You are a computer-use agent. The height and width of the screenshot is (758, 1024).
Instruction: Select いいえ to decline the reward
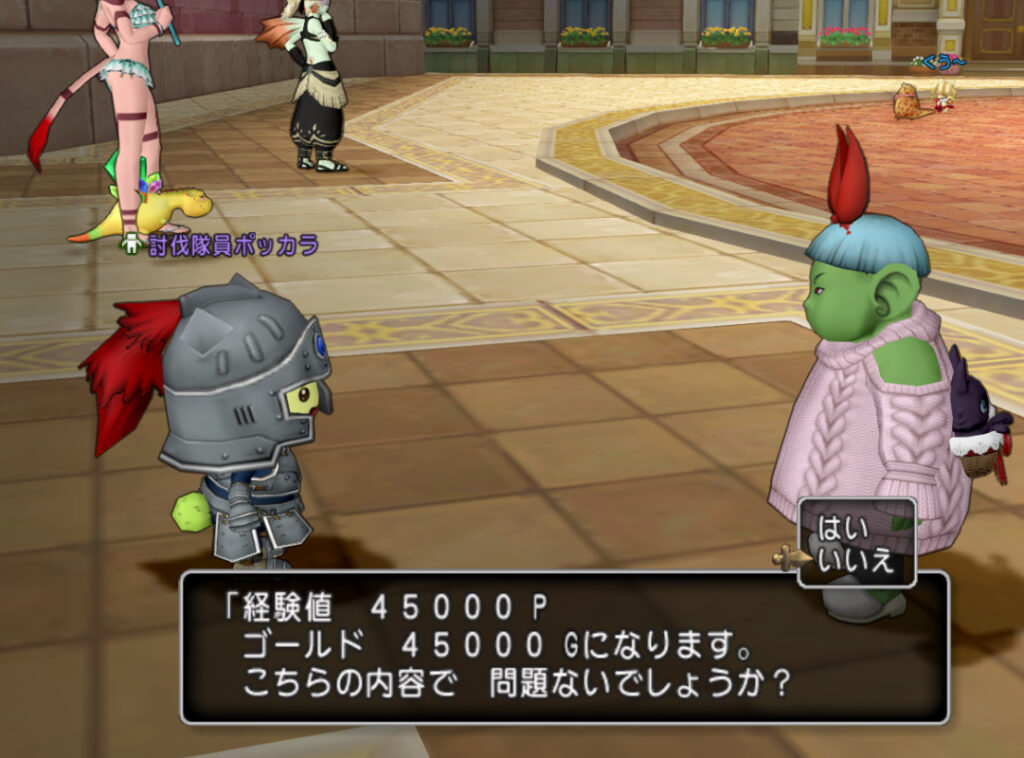(855, 559)
